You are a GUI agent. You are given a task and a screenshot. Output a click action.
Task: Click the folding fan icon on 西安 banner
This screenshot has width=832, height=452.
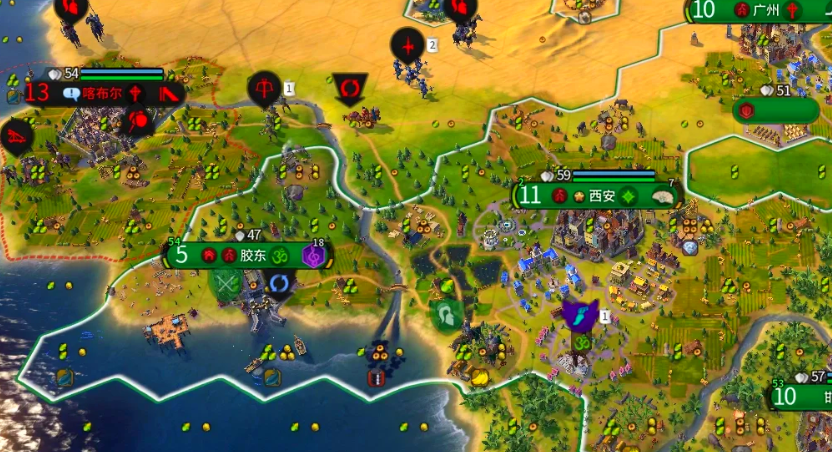(x=661, y=197)
